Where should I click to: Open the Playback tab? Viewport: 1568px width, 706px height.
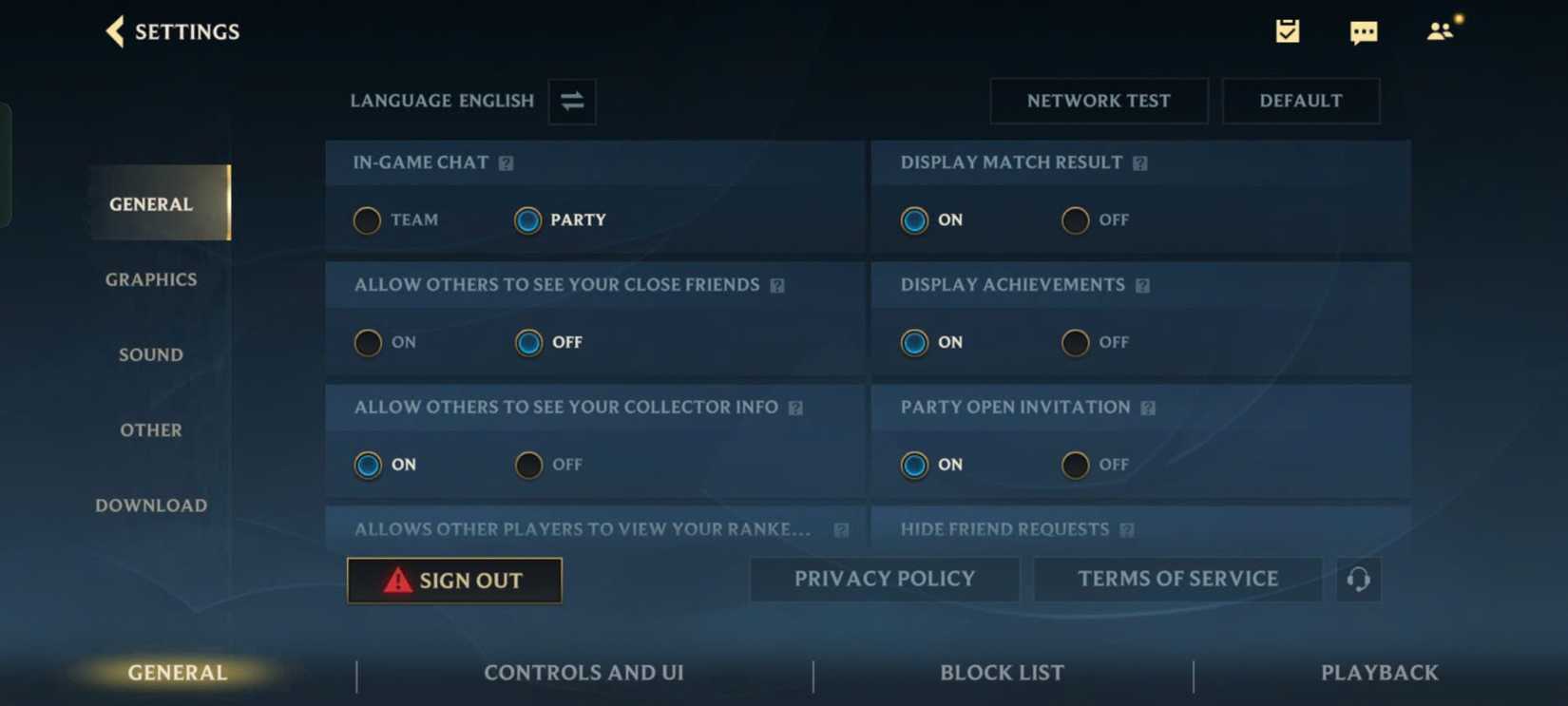(x=1379, y=673)
